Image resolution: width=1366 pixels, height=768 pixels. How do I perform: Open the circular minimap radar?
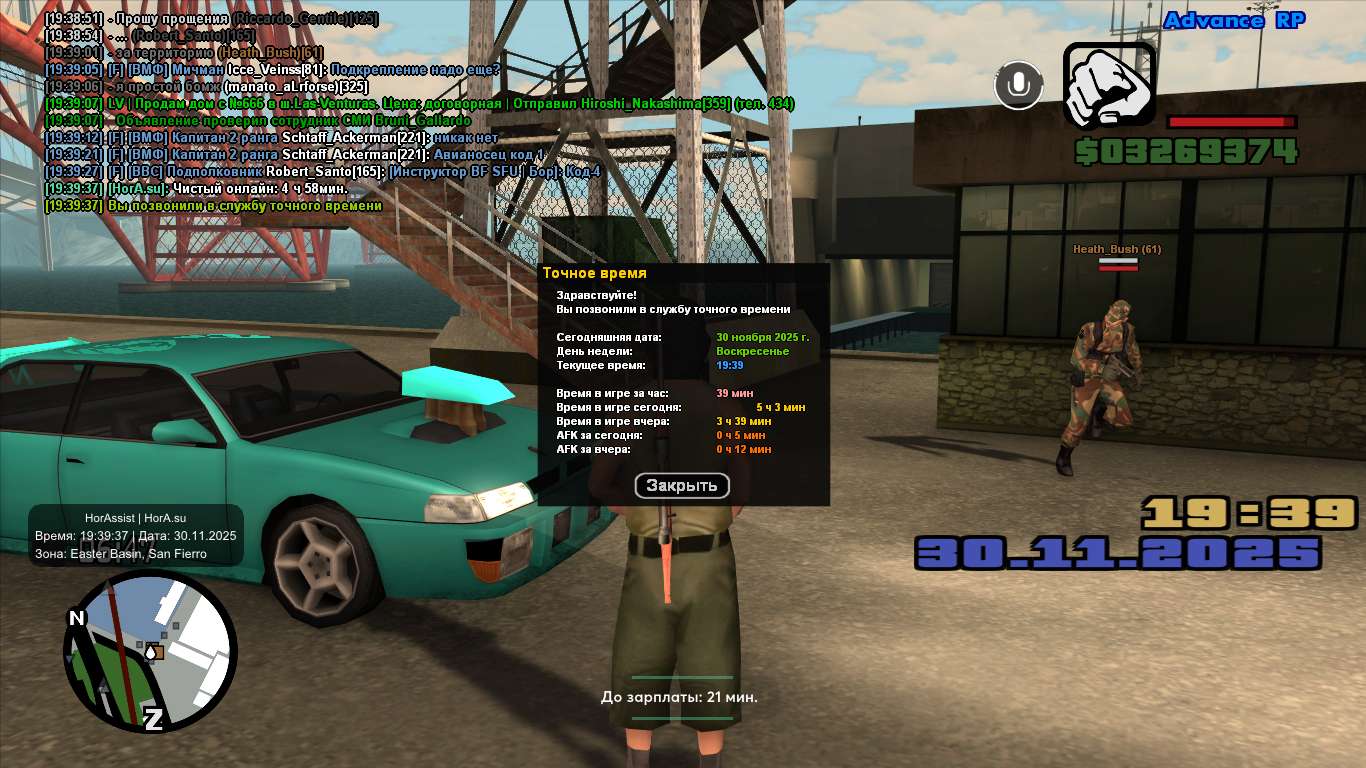pos(150,652)
